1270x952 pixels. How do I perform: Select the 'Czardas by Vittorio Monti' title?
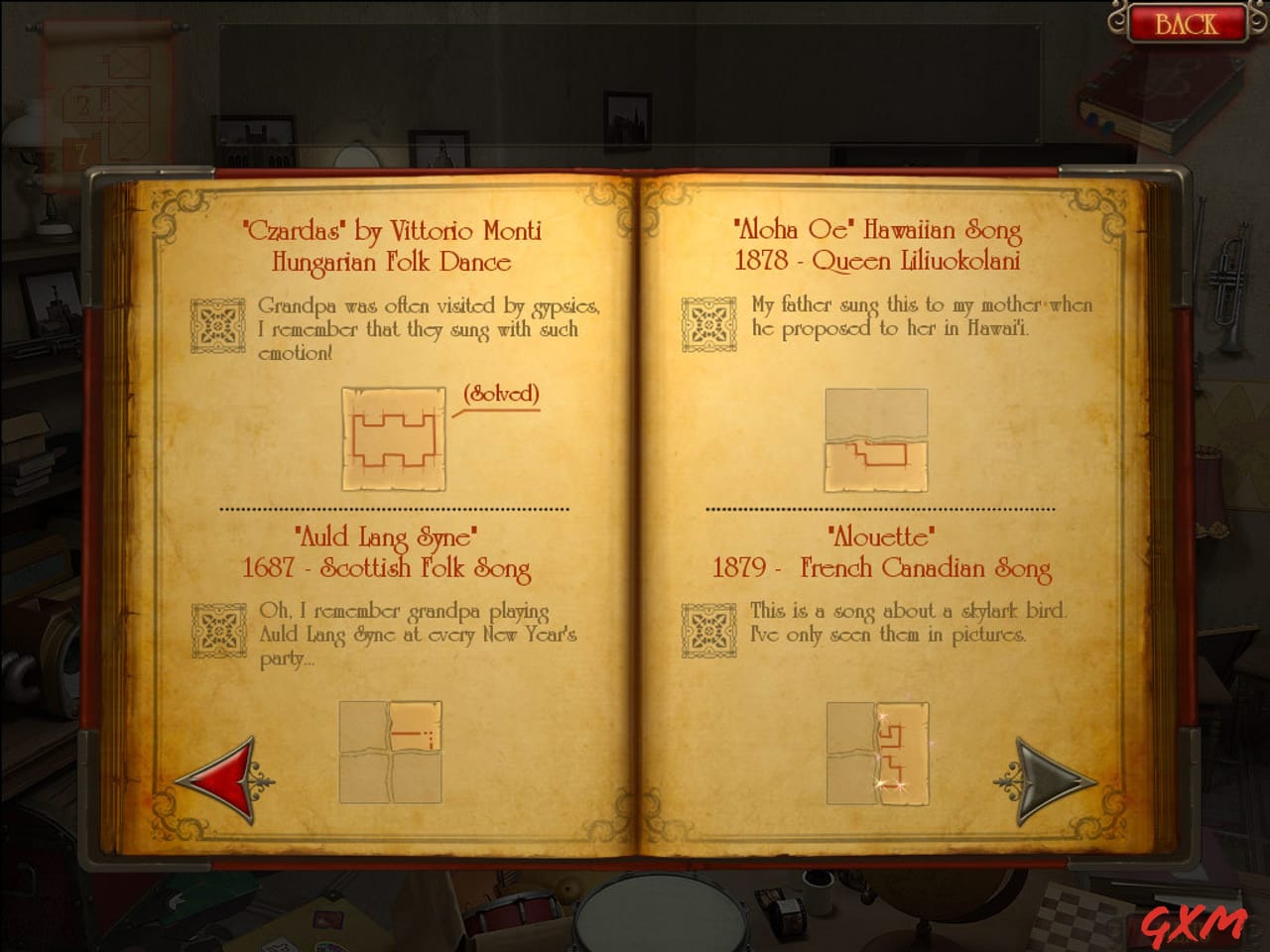[x=393, y=231]
